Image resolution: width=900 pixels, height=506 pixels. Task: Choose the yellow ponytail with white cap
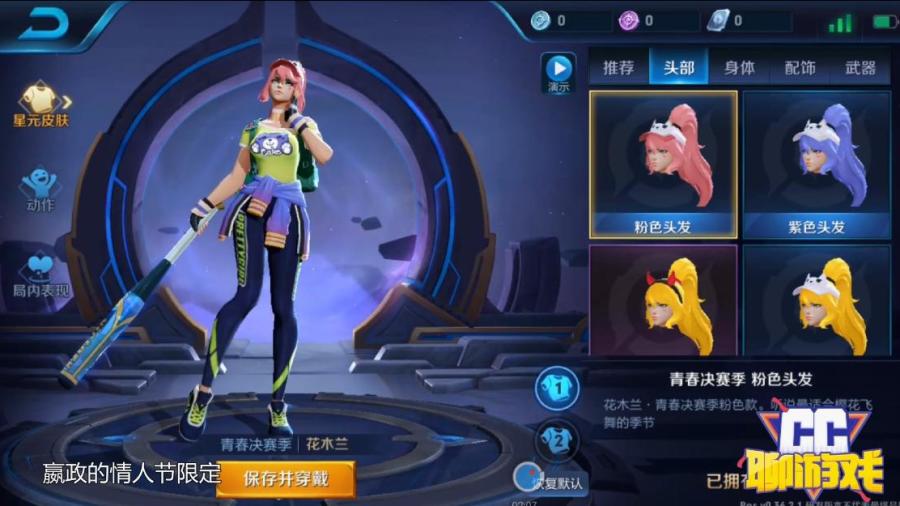pos(816,300)
